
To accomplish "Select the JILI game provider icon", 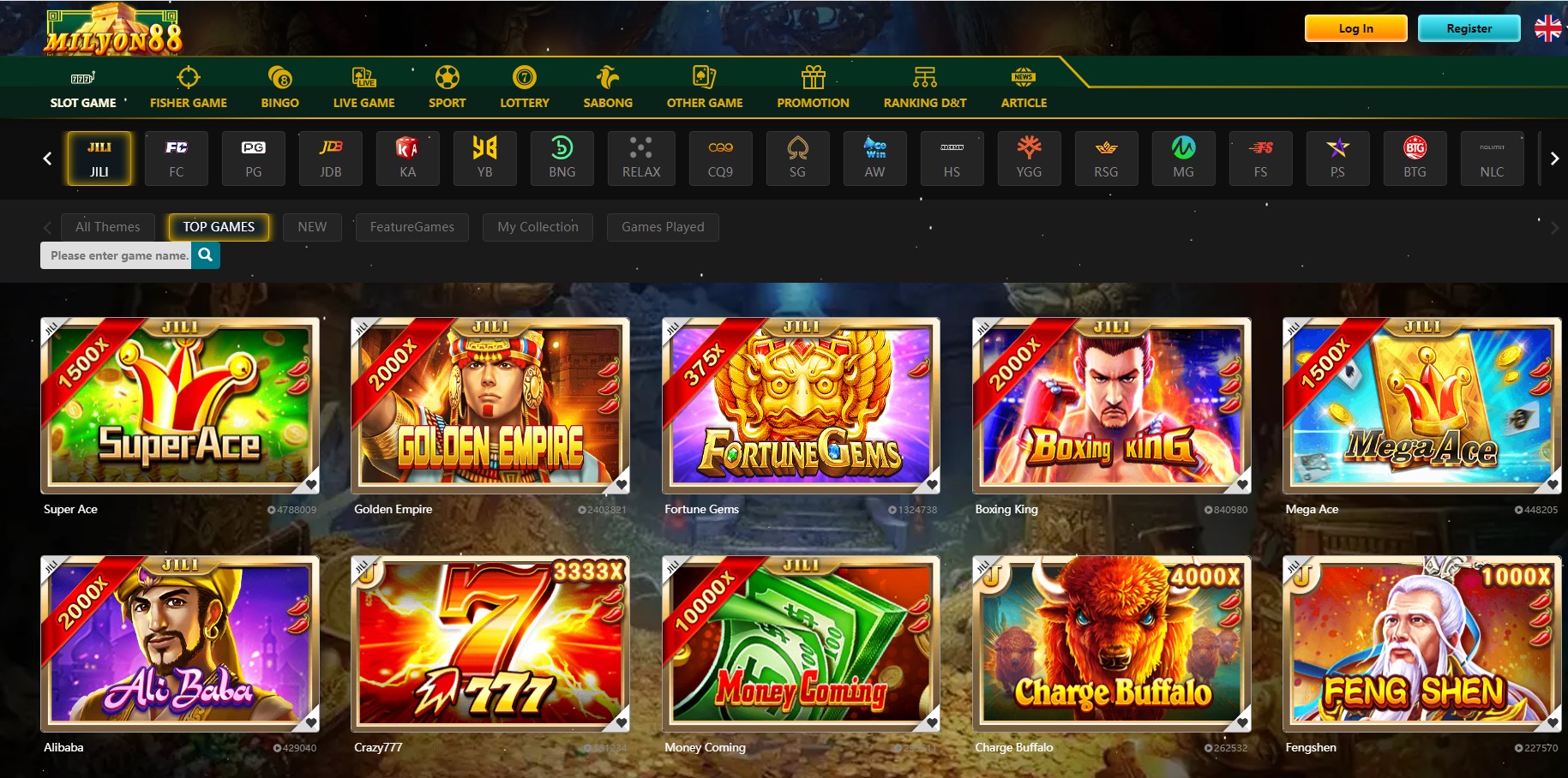I will (99, 159).
